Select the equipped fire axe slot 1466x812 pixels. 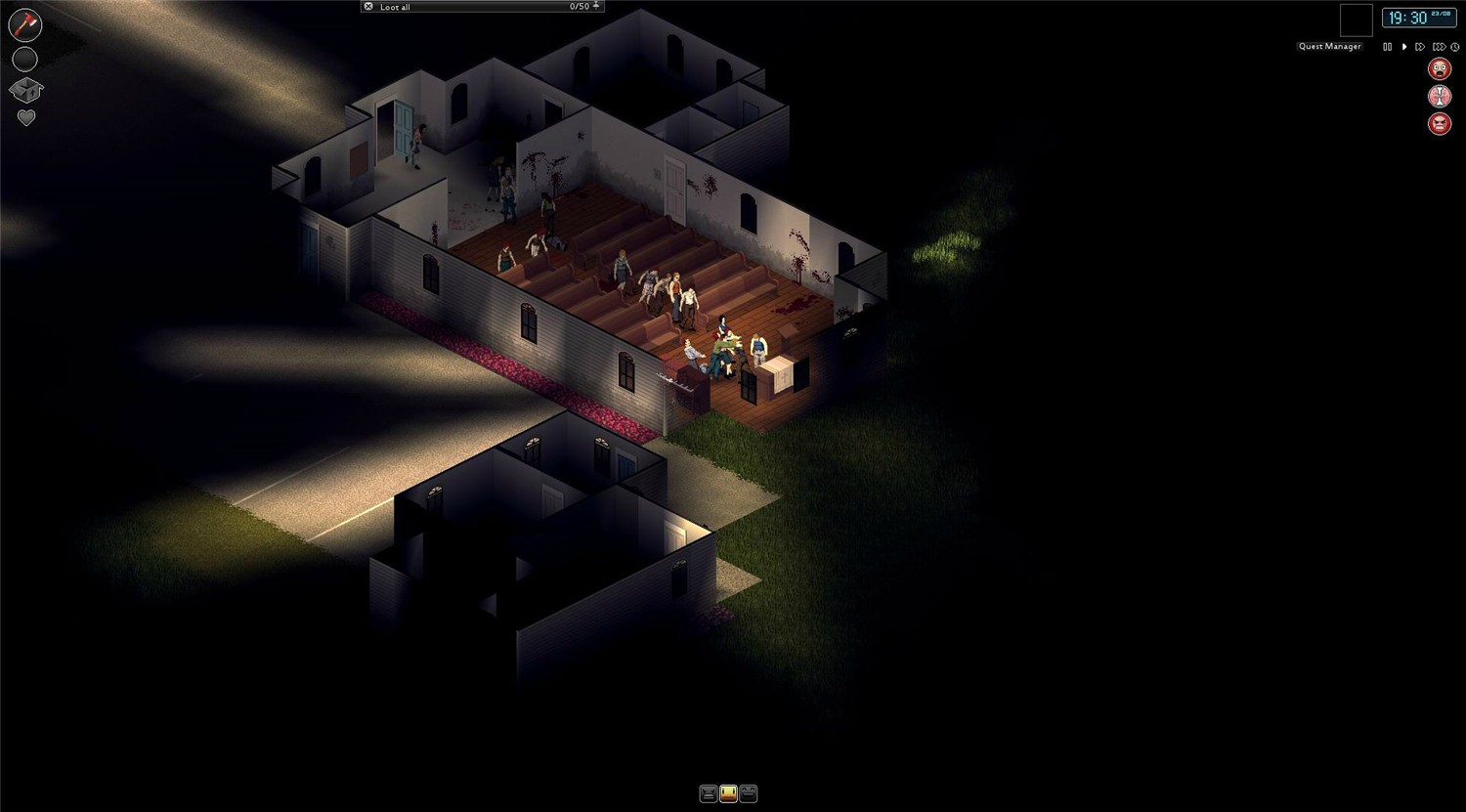pos(24,25)
